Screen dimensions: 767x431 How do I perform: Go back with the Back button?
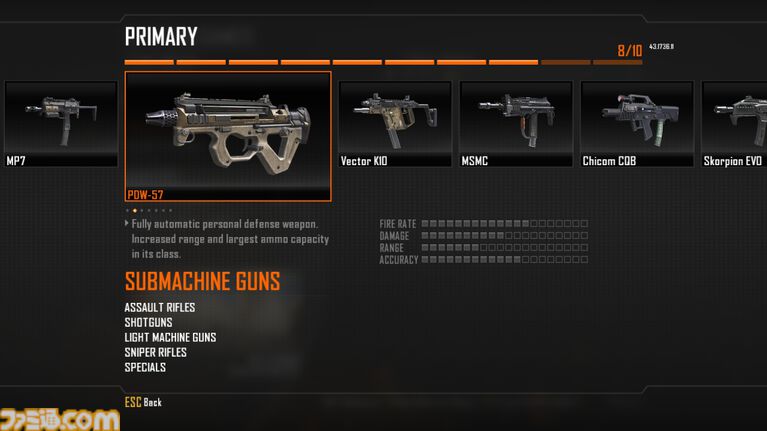[x=143, y=402]
